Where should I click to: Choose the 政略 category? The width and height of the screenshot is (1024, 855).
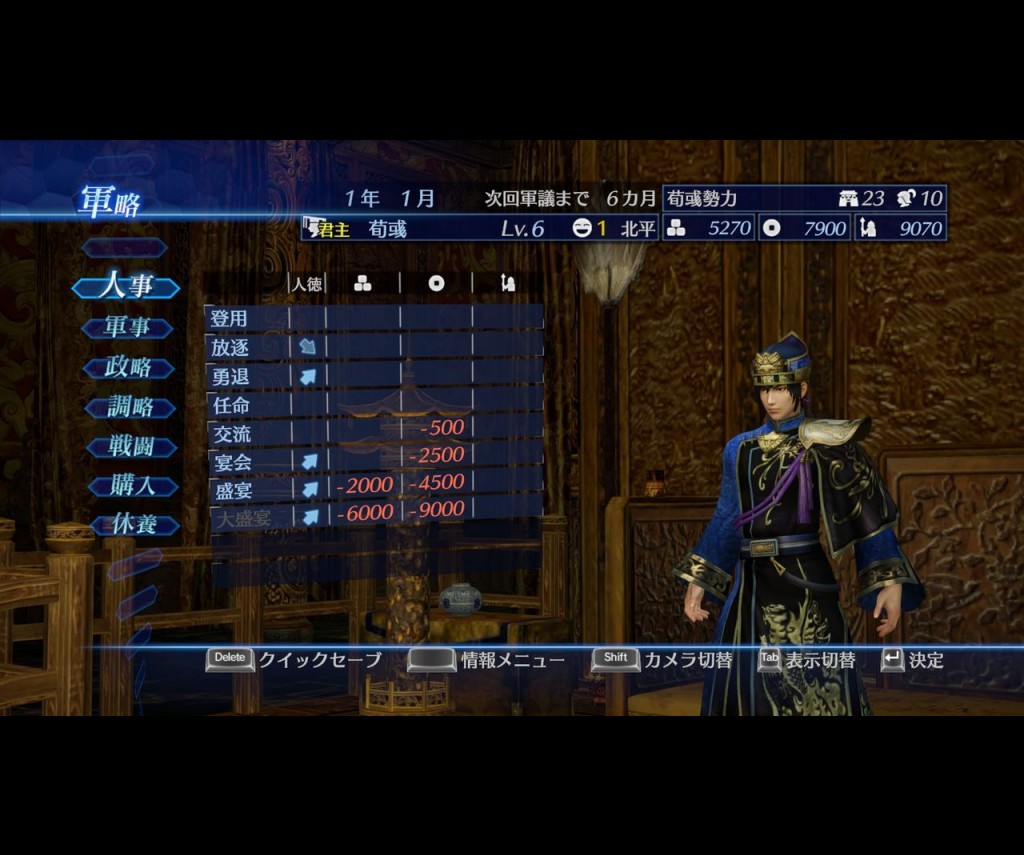[127, 367]
